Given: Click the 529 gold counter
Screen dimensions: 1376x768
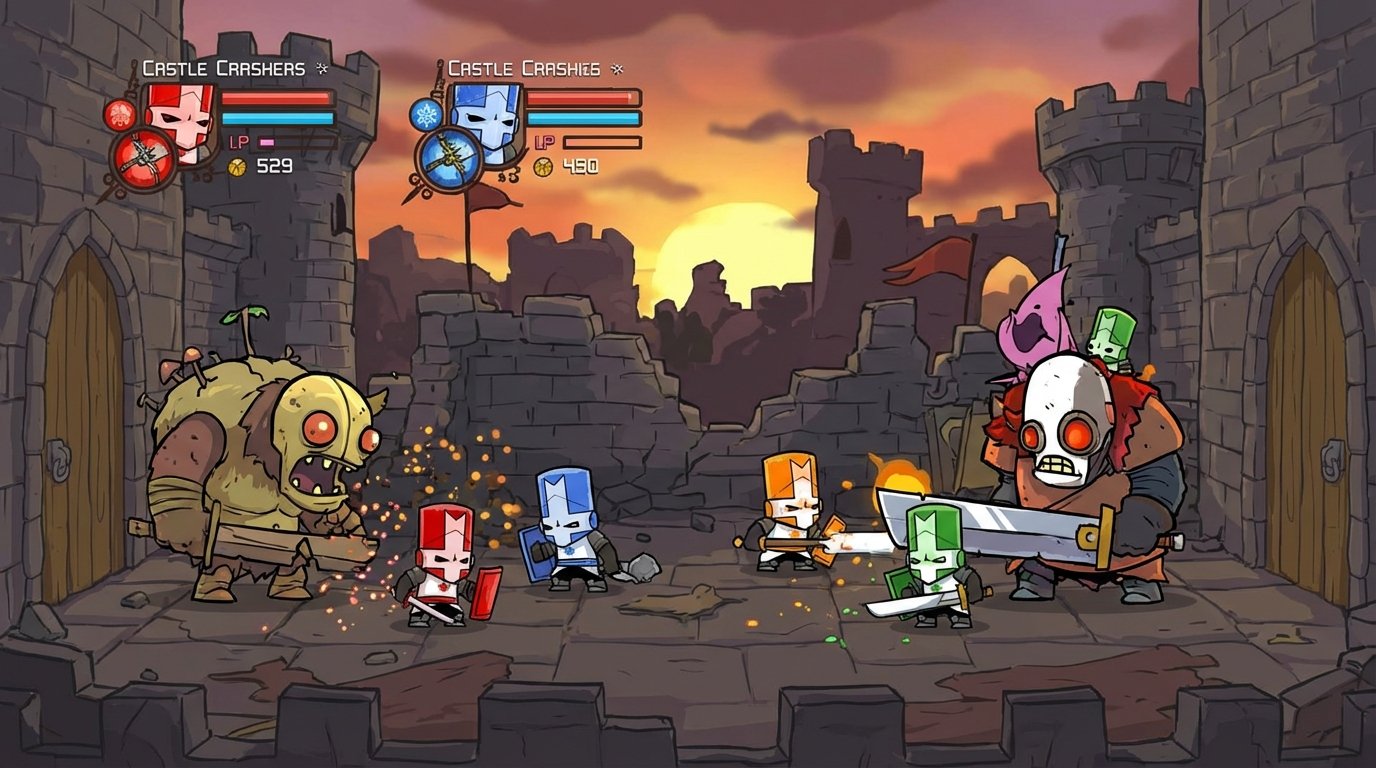Looking at the screenshot, I should point(274,166).
